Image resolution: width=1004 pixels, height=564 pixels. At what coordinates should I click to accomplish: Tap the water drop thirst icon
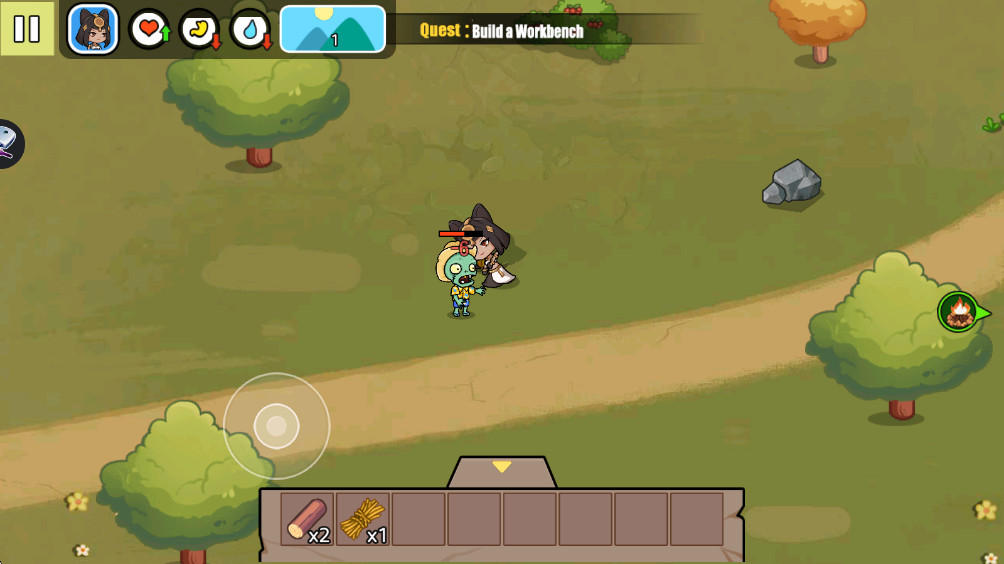click(249, 29)
